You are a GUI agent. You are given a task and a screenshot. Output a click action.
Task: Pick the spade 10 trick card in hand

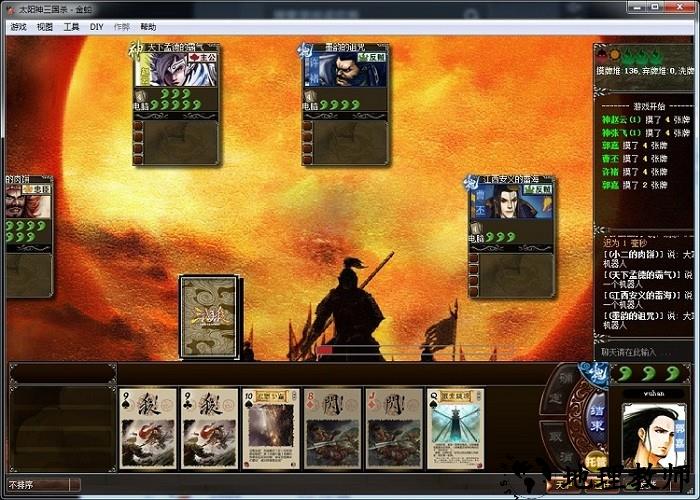[270, 429]
